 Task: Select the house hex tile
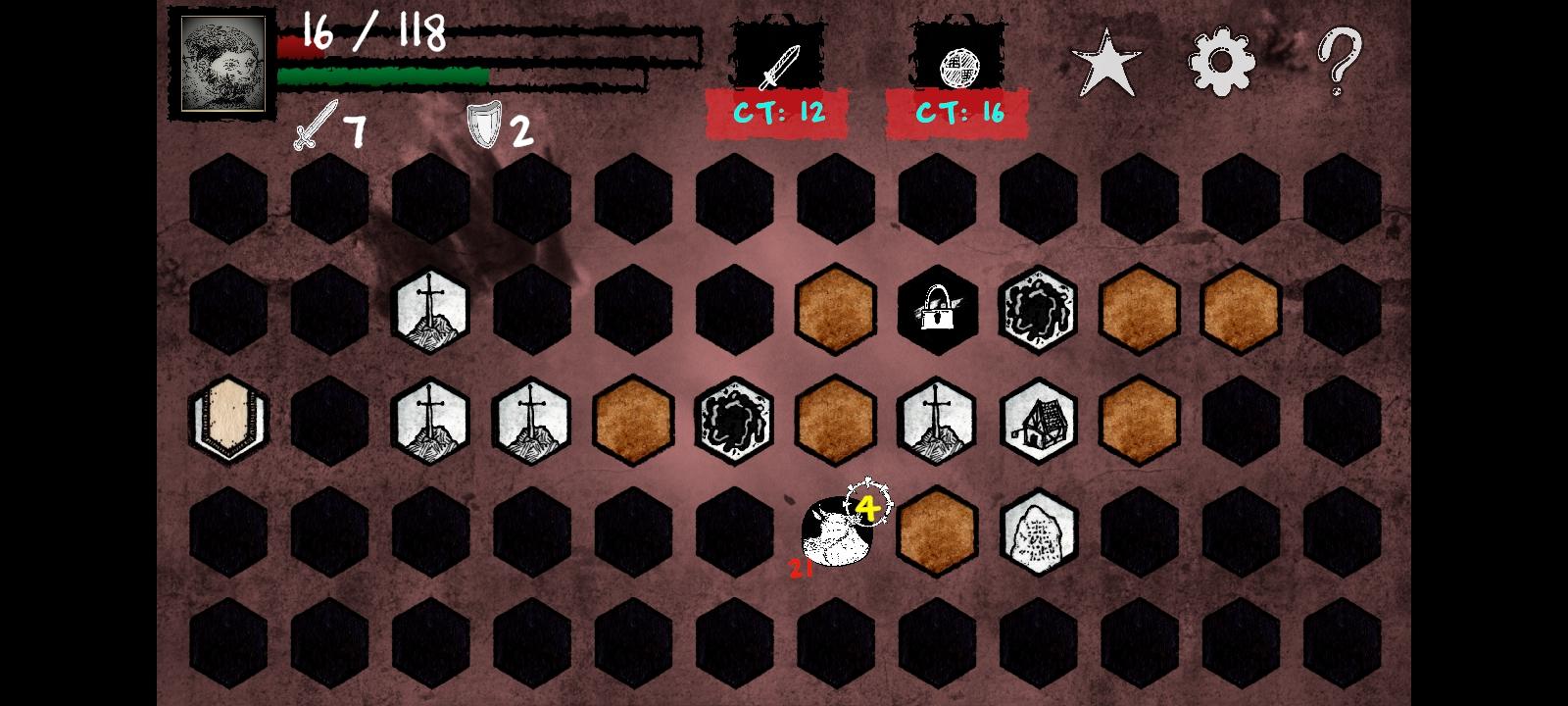click(1039, 422)
